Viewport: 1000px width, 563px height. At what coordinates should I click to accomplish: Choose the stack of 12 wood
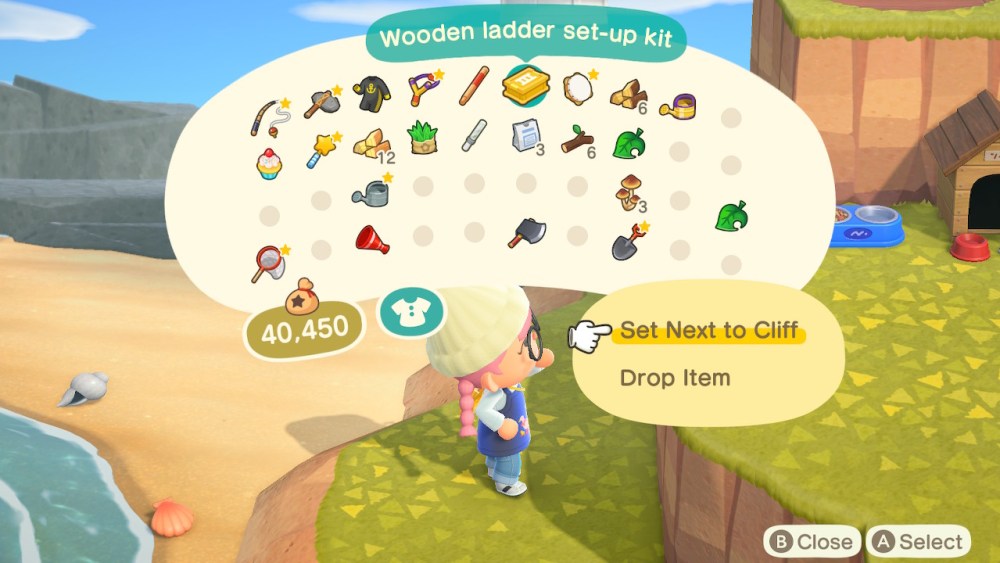coord(371,144)
